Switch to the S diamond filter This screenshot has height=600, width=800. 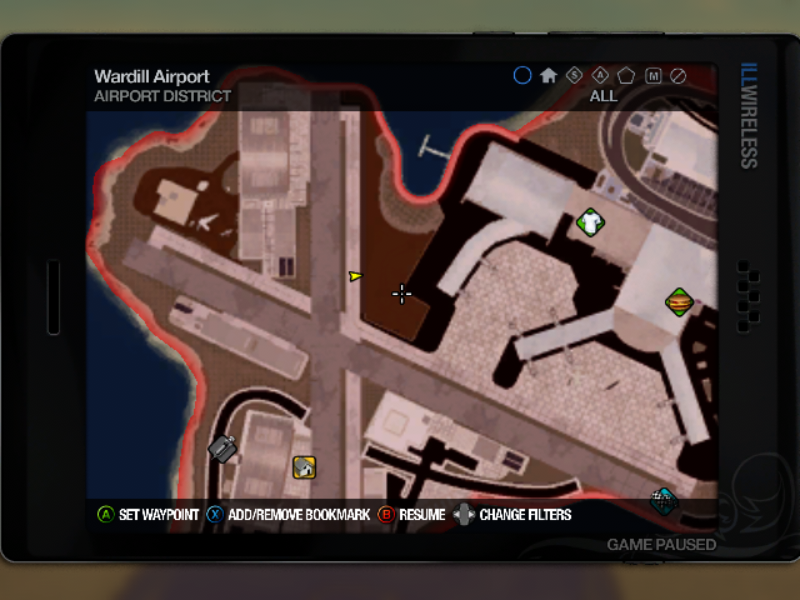tap(574, 75)
